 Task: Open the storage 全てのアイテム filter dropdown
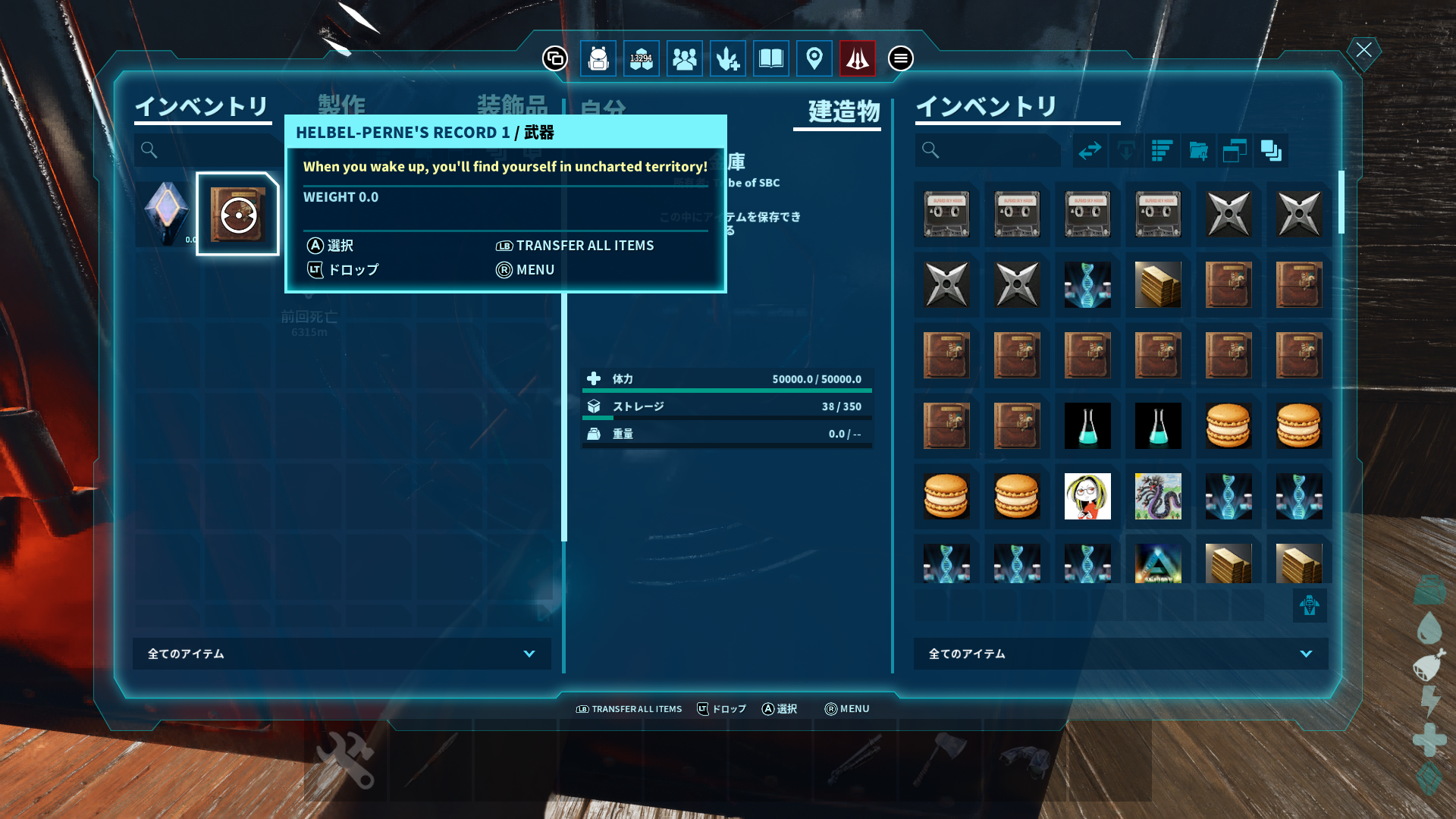pyautogui.click(x=1120, y=654)
